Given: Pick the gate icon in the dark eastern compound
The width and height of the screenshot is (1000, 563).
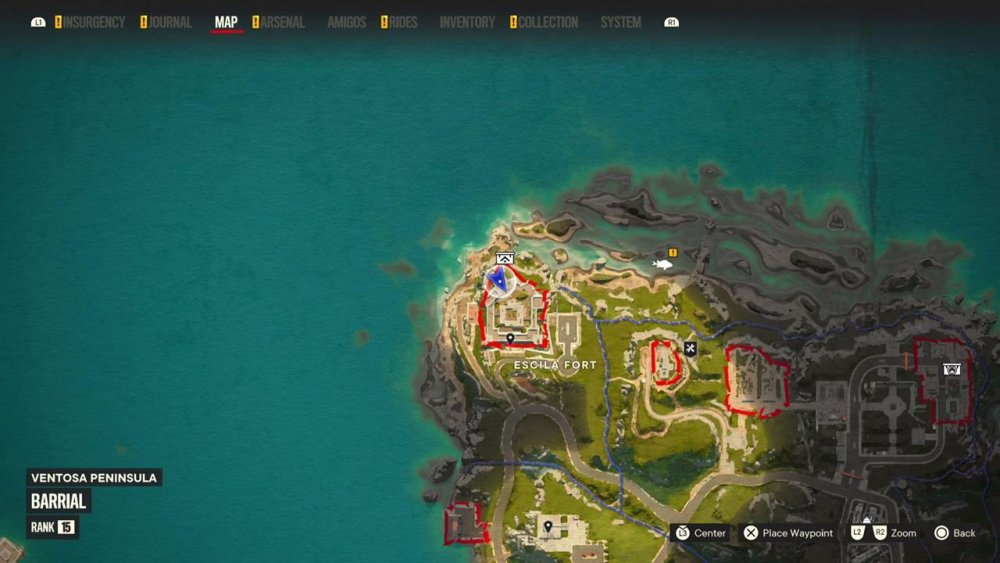Looking at the screenshot, I should [x=951, y=369].
